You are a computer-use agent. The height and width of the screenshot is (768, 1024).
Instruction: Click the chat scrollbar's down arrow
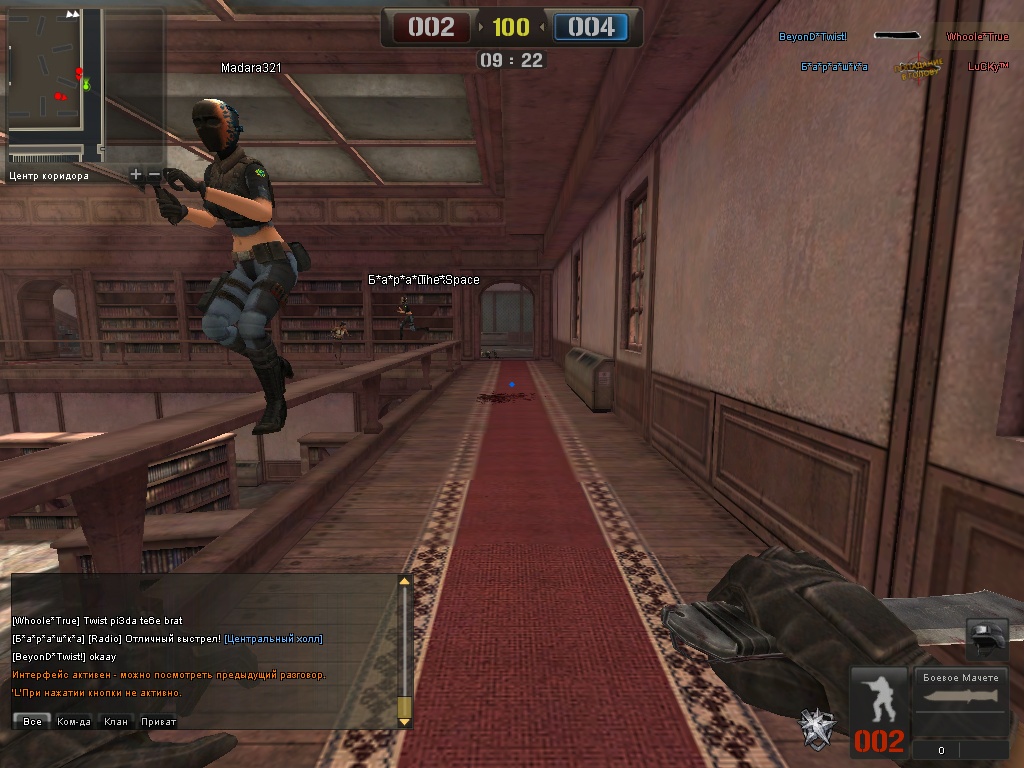(x=404, y=720)
